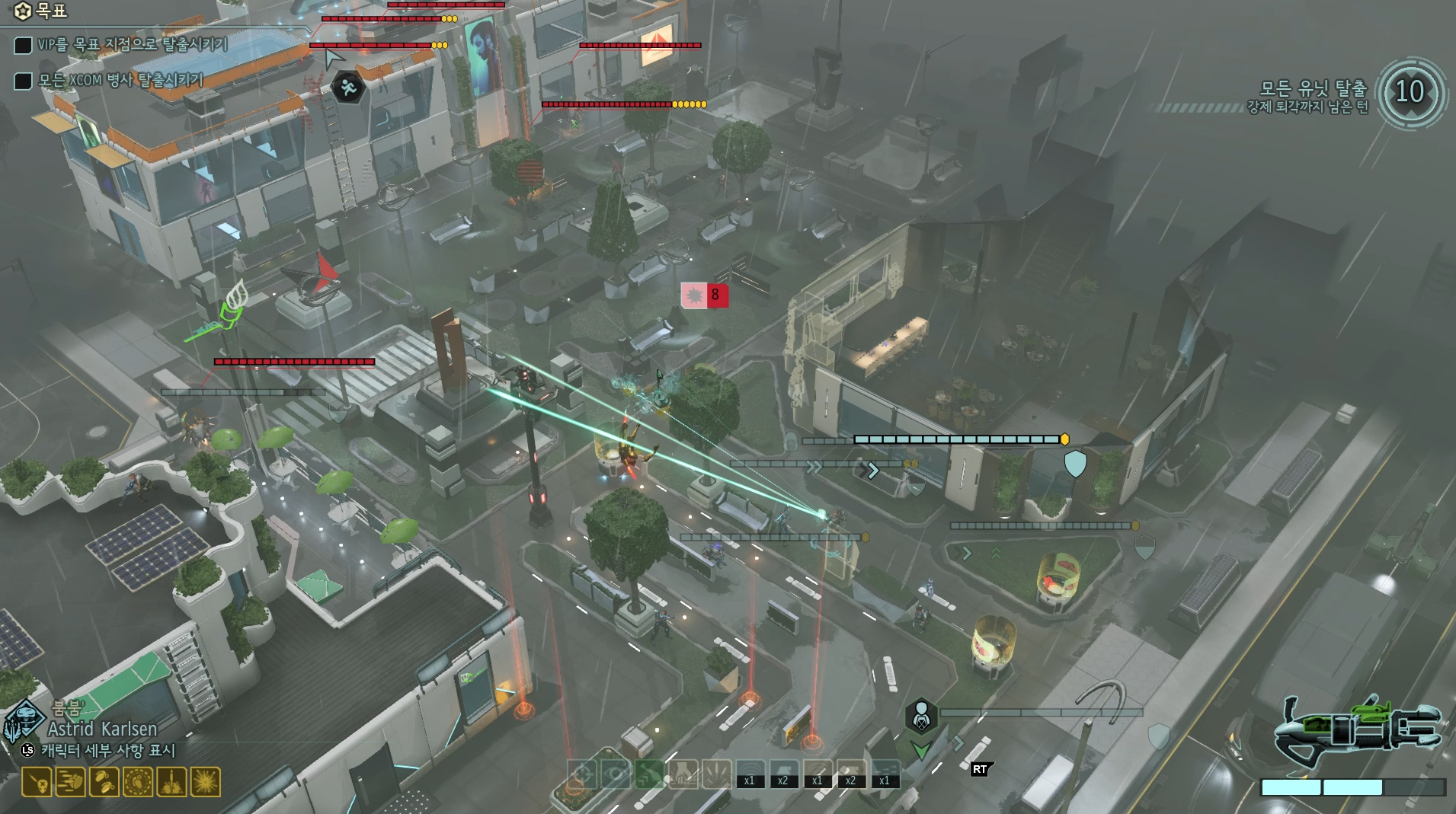This screenshot has width=1456, height=814.
Task: Activate the Overwatch eye ability
Action: tap(615, 775)
